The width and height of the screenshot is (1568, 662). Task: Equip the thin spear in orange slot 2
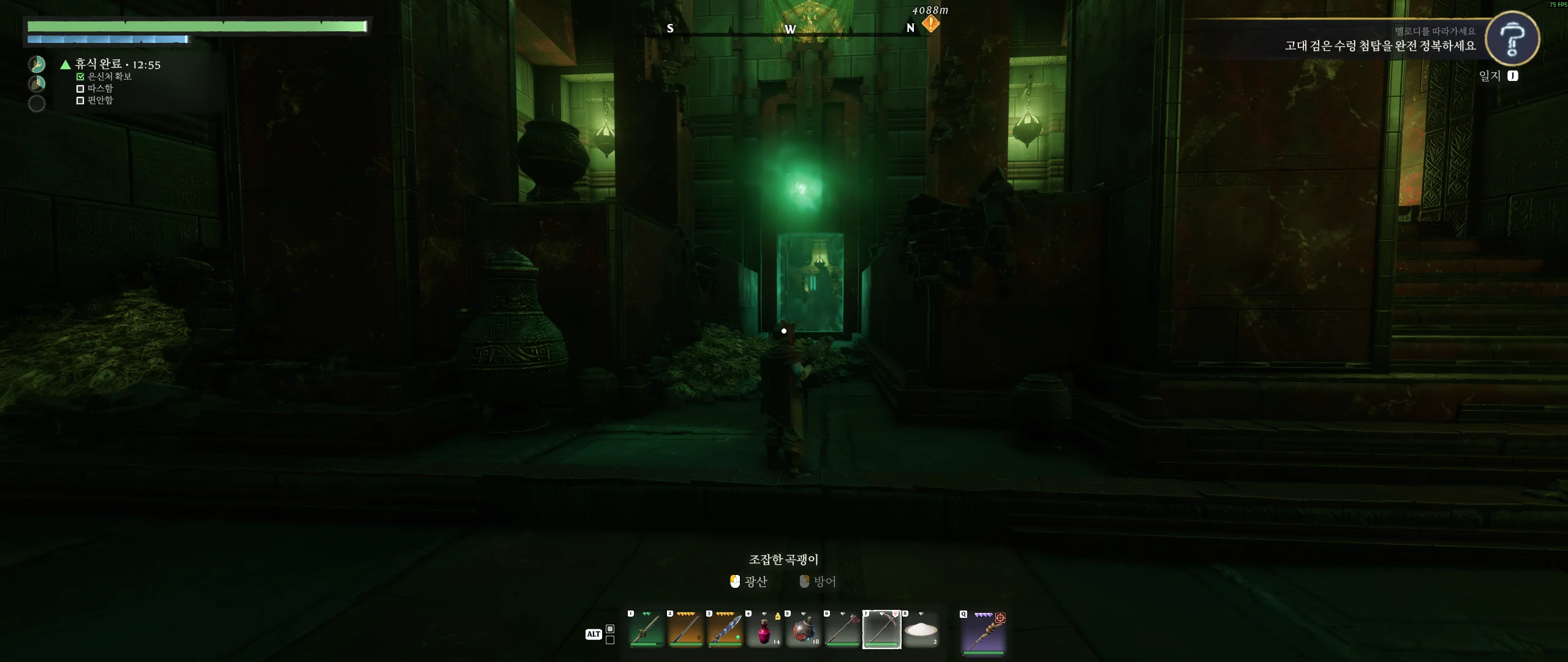click(x=685, y=630)
